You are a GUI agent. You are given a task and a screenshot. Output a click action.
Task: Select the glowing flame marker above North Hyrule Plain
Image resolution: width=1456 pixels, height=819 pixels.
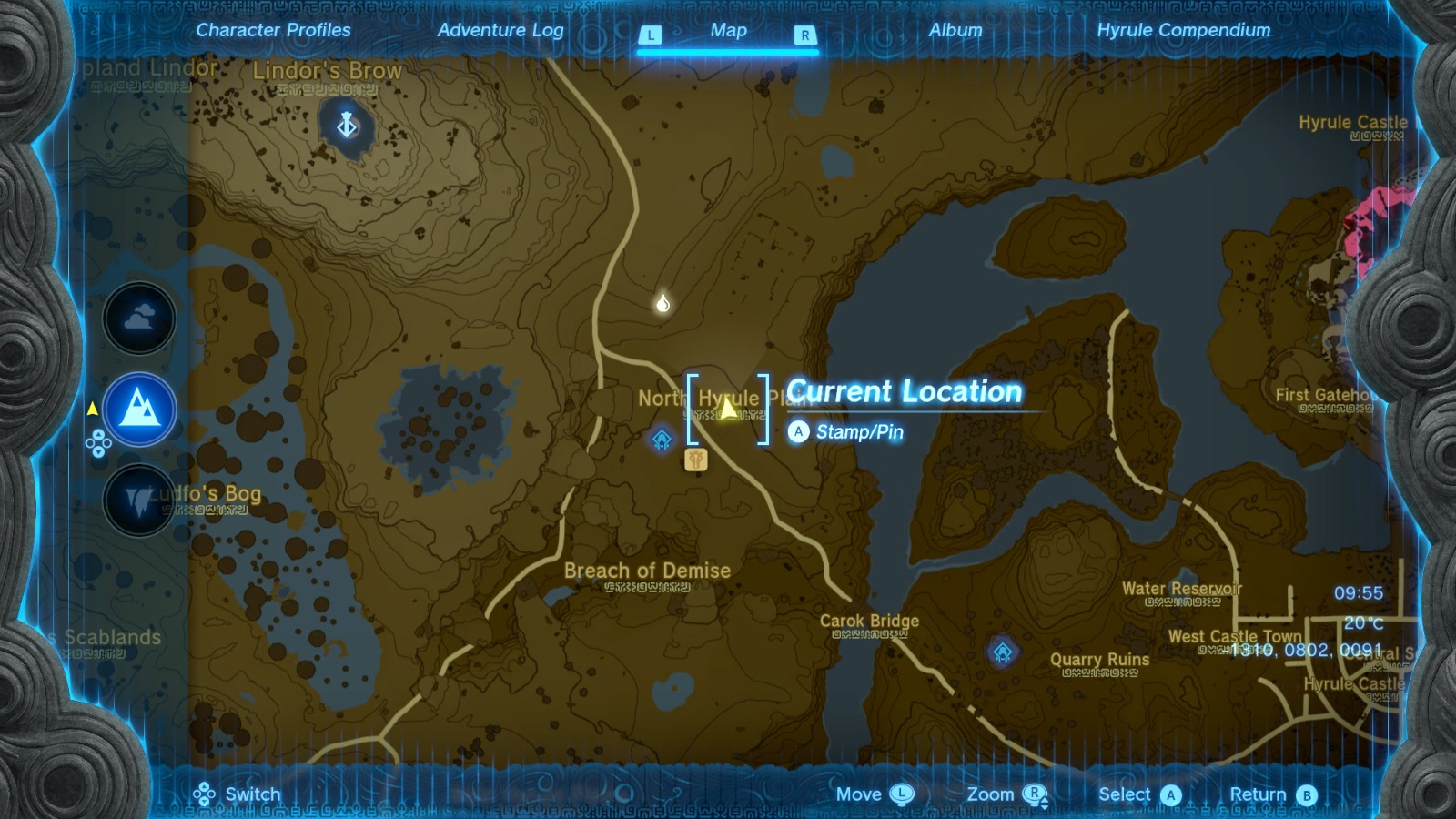(662, 303)
